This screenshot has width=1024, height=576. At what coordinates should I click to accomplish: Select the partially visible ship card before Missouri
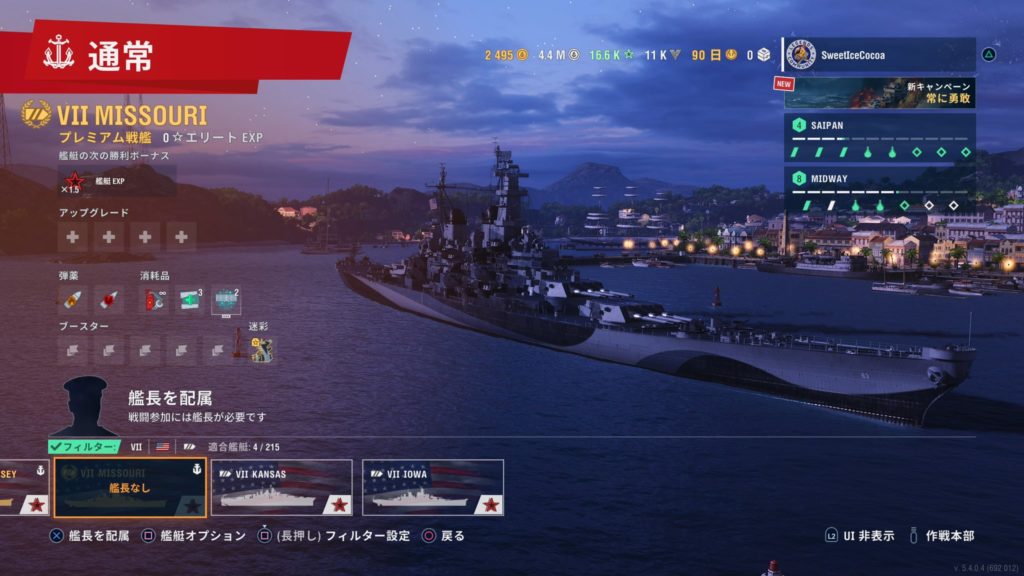pos(22,488)
